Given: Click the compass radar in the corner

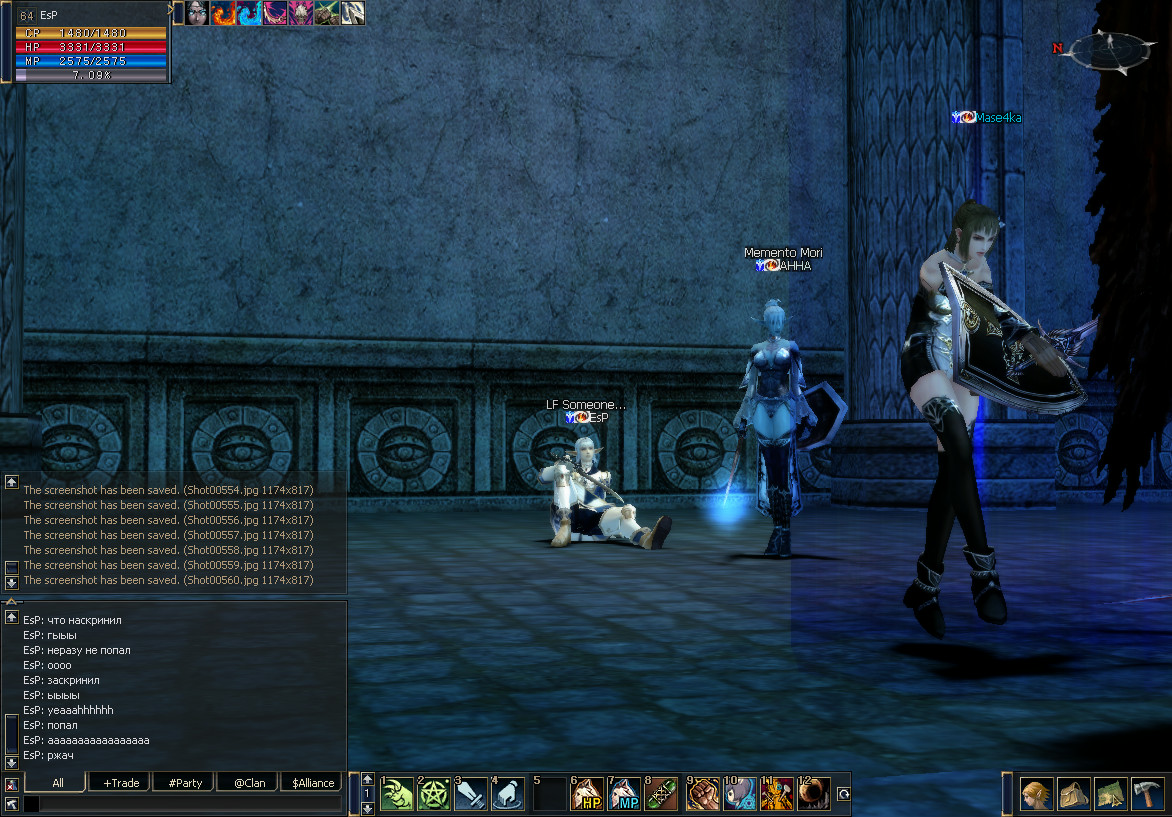Looking at the screenshot, I should 1110,51.
